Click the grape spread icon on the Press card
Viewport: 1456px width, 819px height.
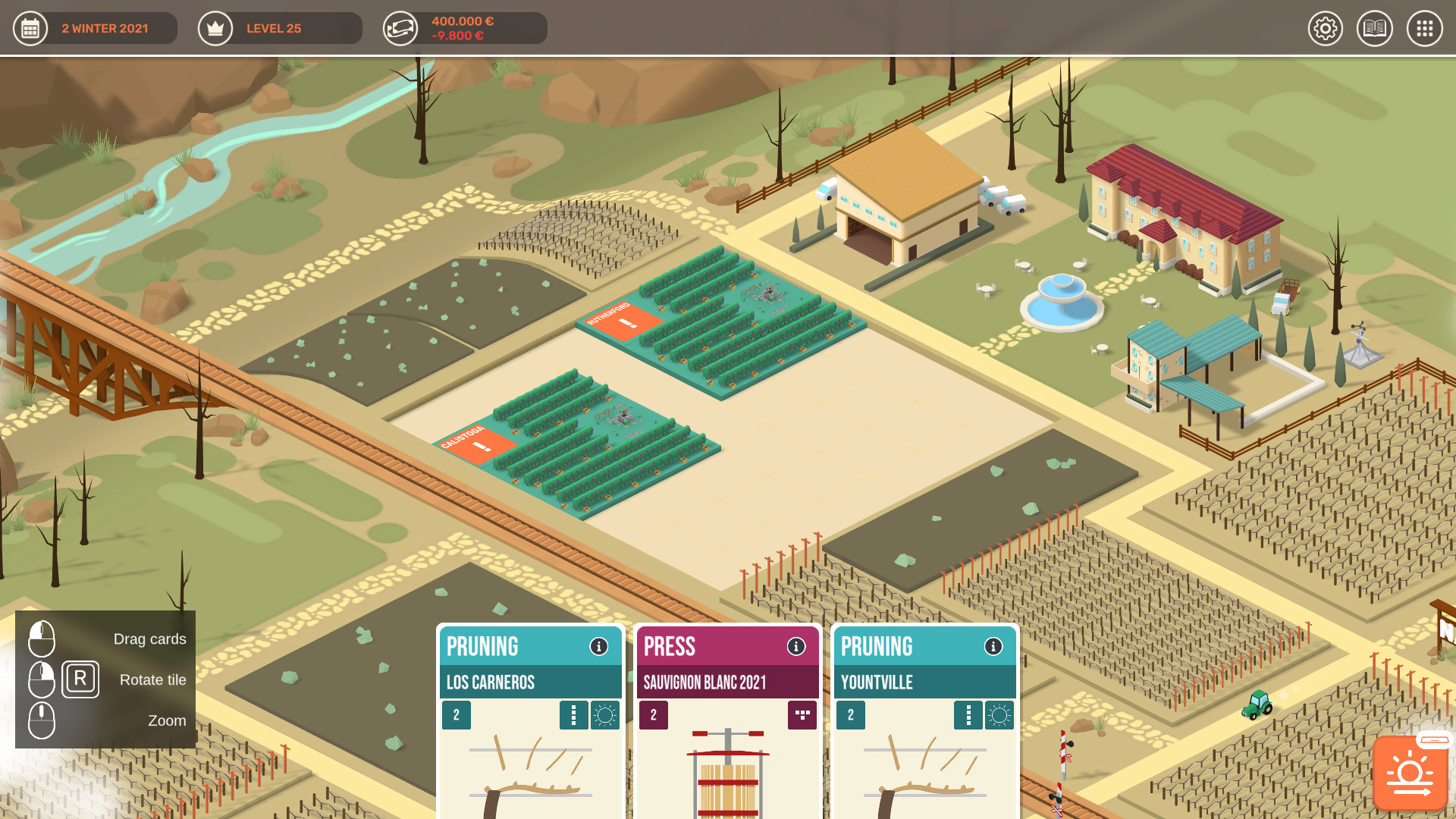(x=802, y=715)
